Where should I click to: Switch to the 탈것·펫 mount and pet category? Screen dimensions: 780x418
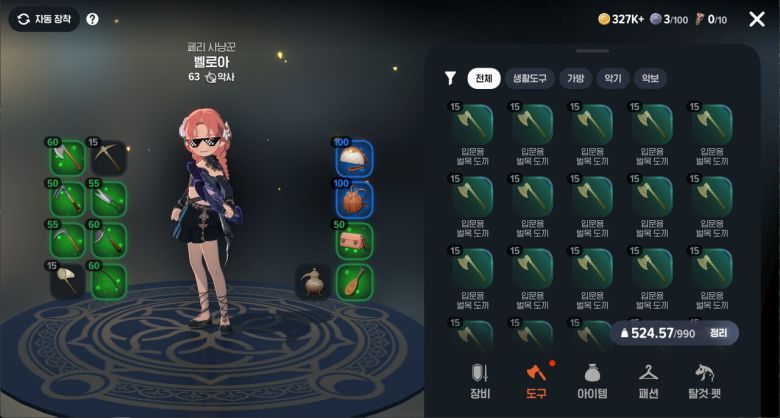704,379
